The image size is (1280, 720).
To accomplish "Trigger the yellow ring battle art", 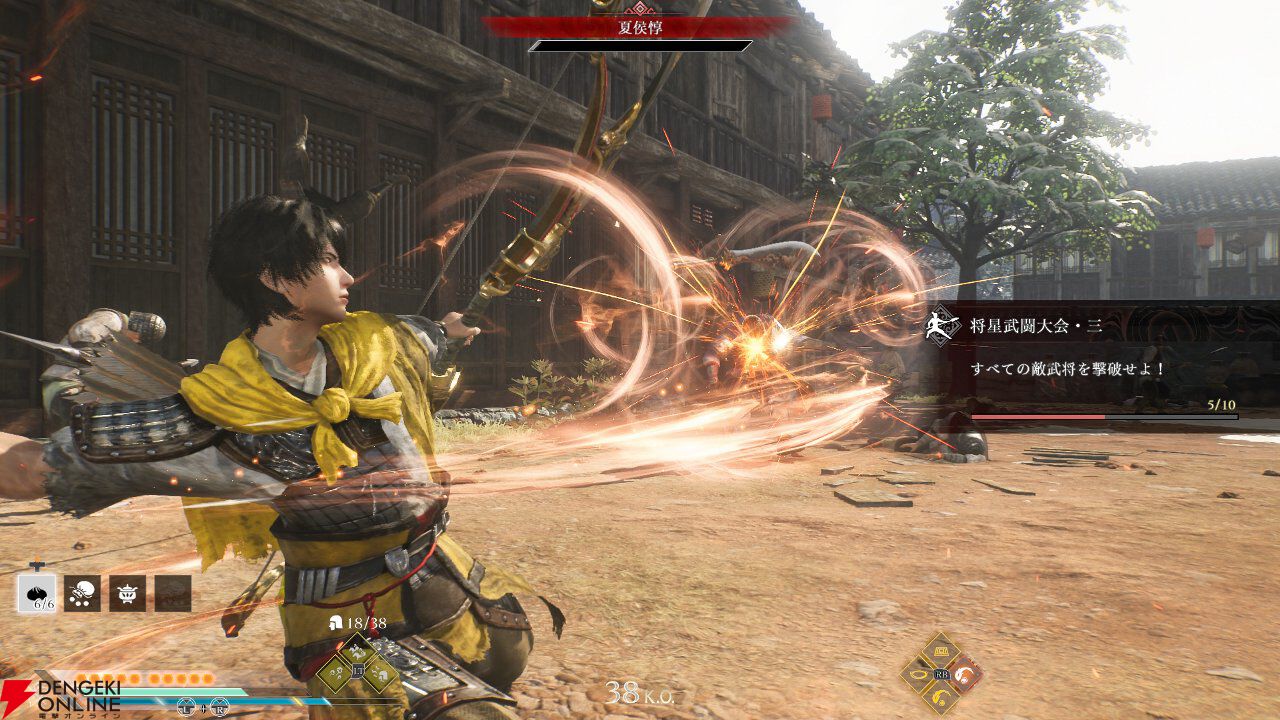I will (916, 674).
